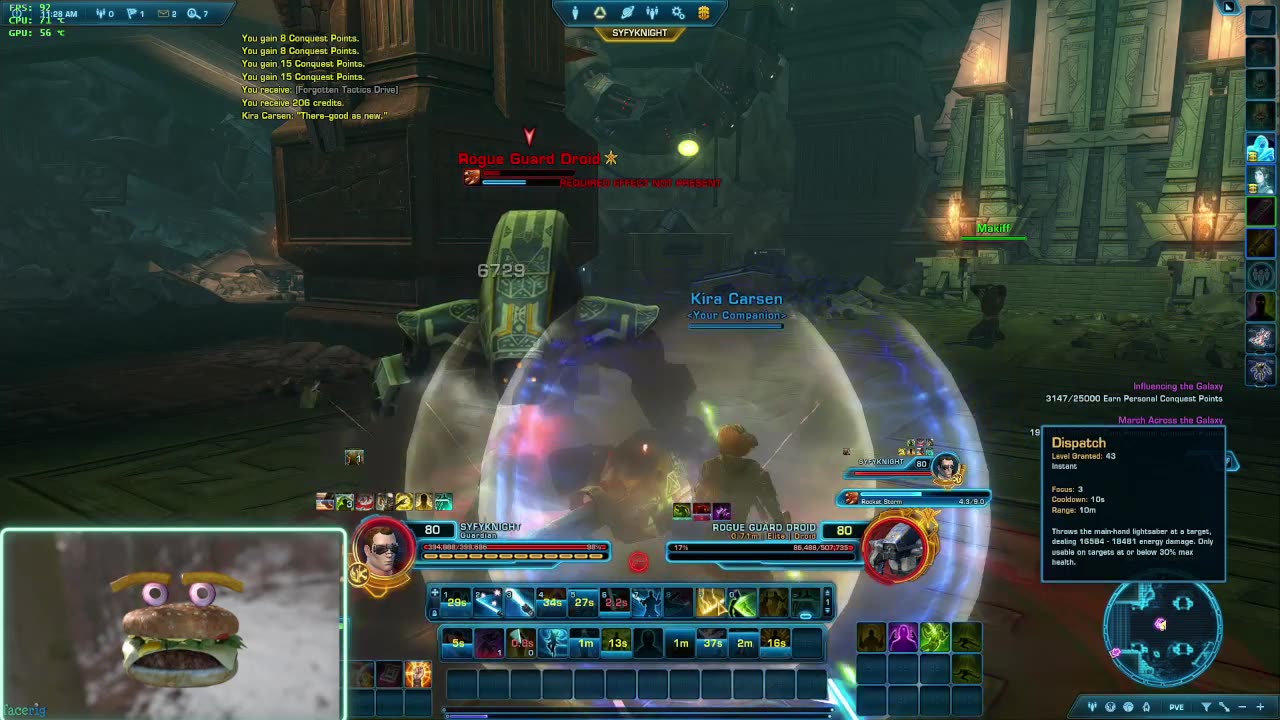Click the minimap zoom-in plus control
The height and width of the screenshot is (720, 1280).
tap(1260, 706)
